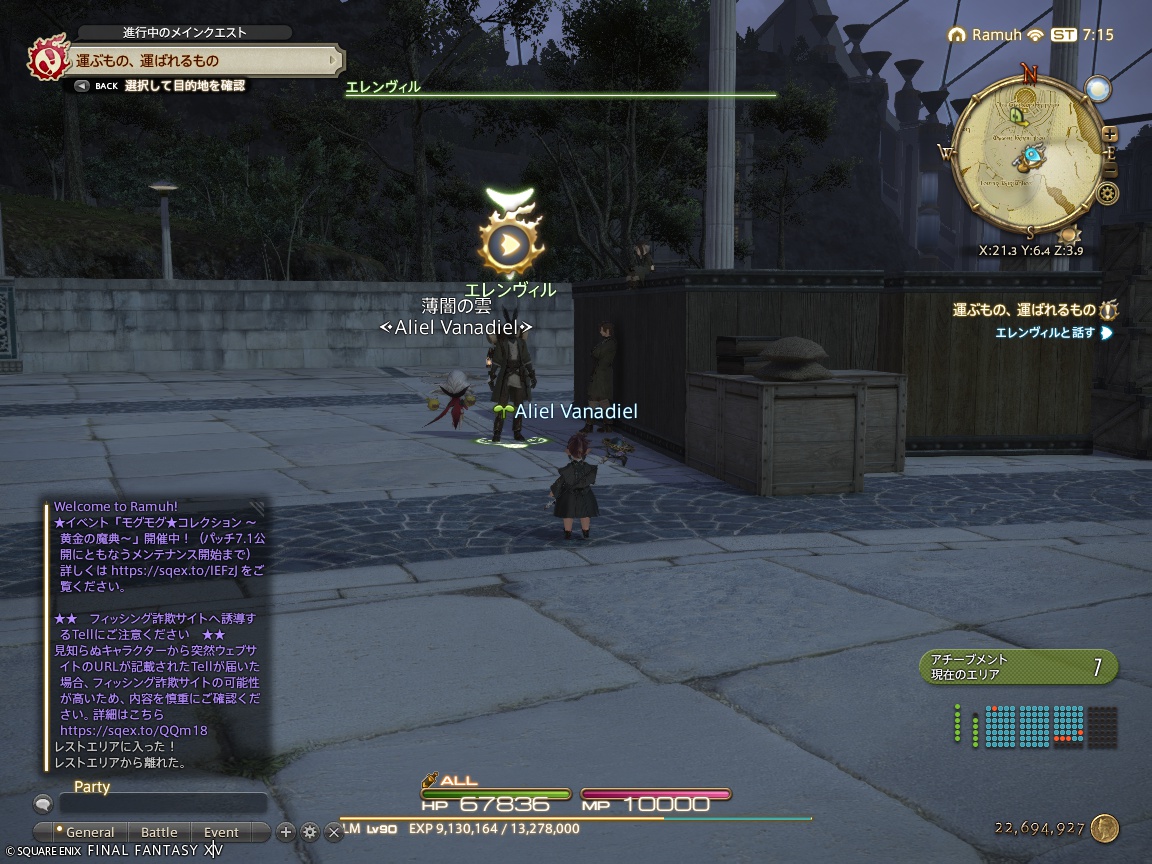This screenshot has height=864, width=1152.
Task: Open the main quest 運ぶもの、運ばれるもの banner
Action: coord(200,61)
